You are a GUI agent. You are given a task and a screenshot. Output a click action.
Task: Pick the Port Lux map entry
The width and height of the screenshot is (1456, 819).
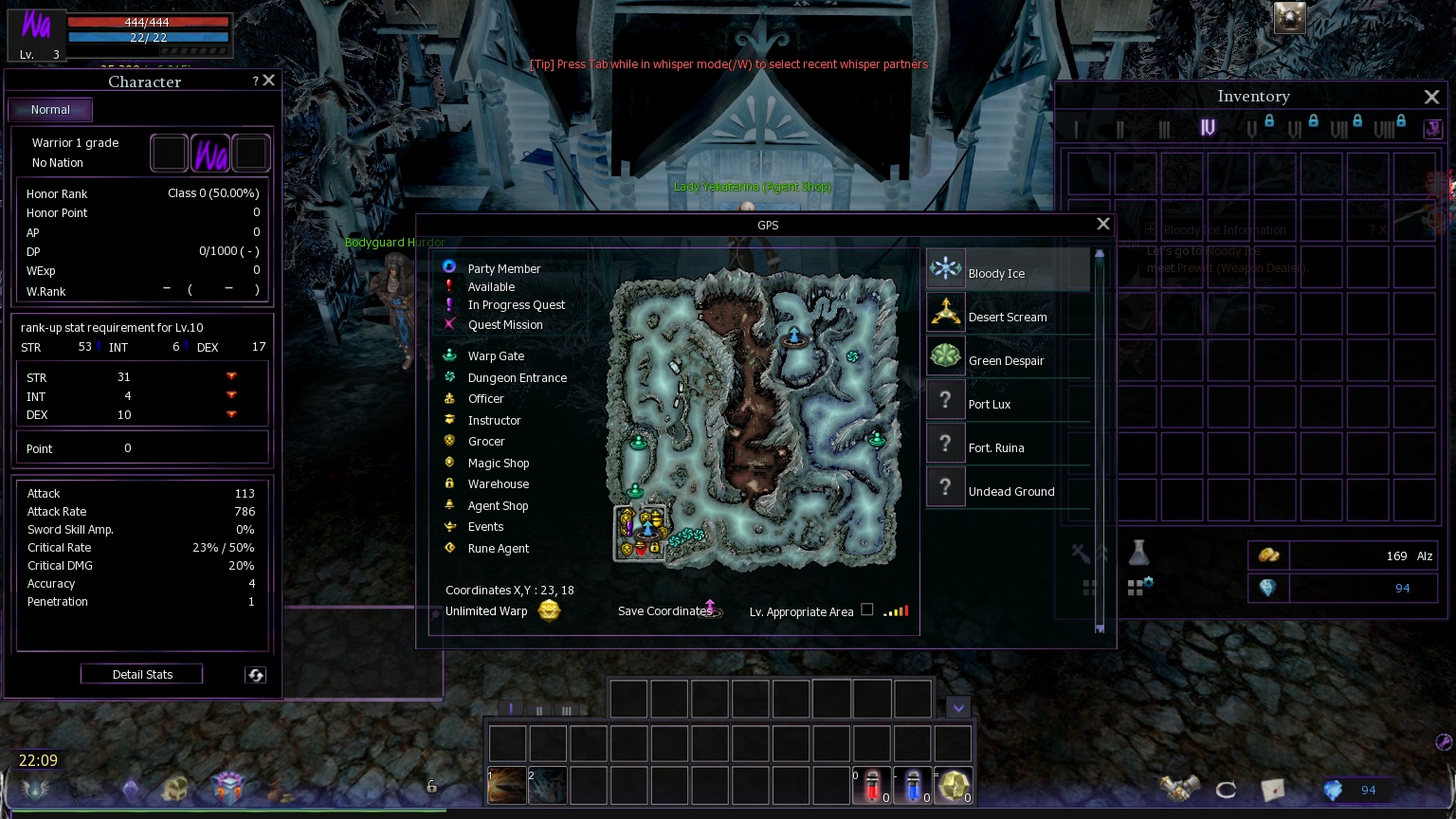(1007, 402)
